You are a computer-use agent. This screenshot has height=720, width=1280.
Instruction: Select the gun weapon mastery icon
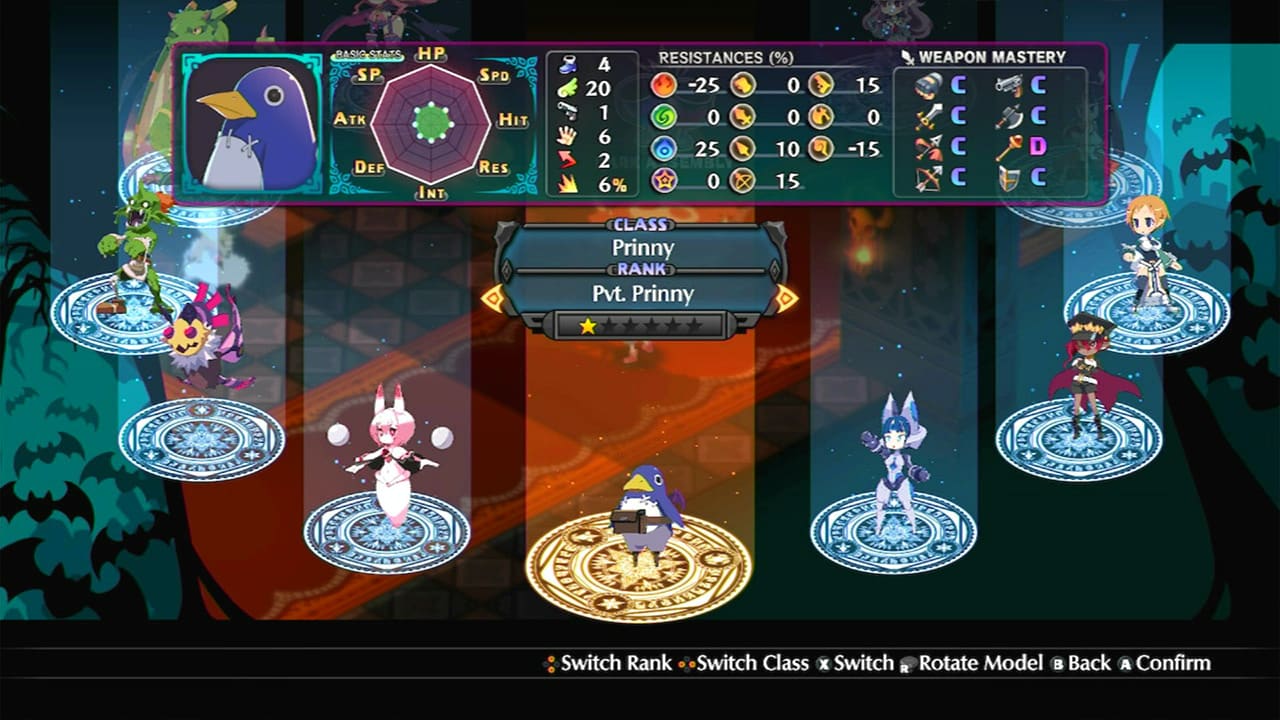pyautogui.click(x=1008, y=87)
